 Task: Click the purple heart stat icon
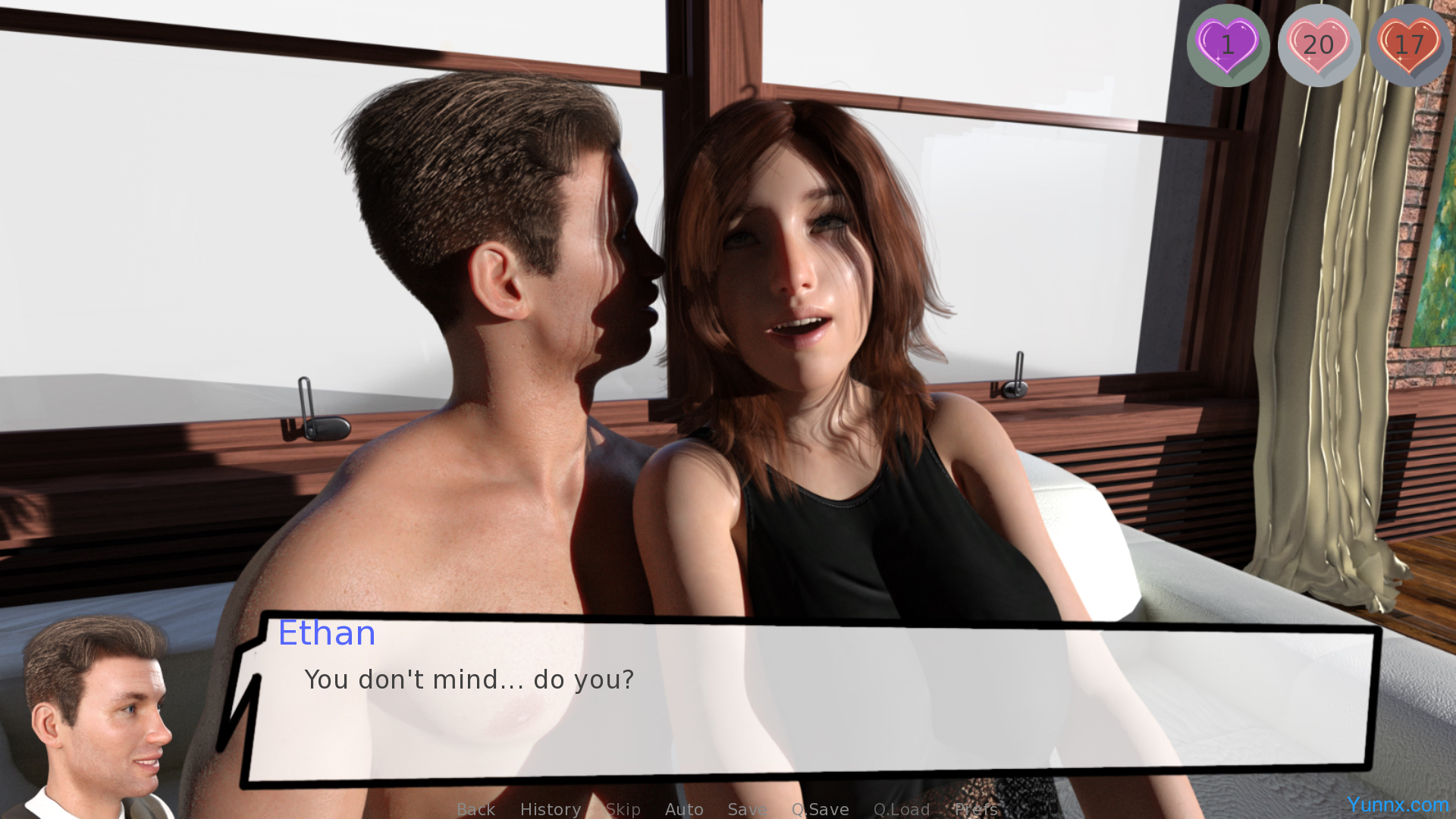1228,45
